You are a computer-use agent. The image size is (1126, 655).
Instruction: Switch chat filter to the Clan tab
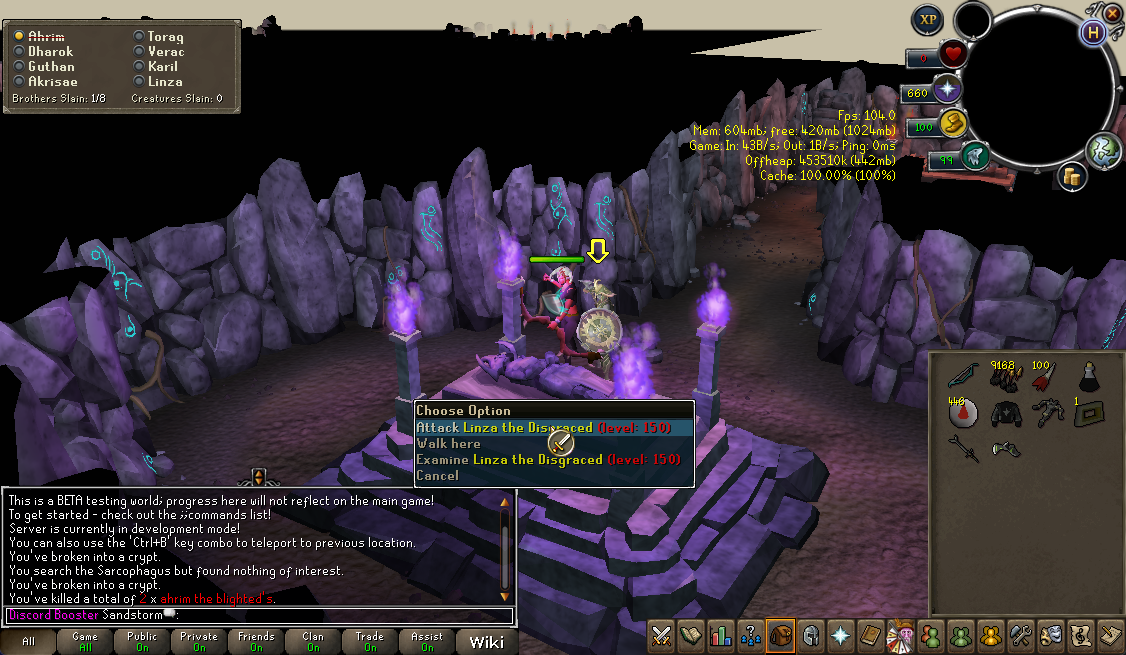coord(313,641)
